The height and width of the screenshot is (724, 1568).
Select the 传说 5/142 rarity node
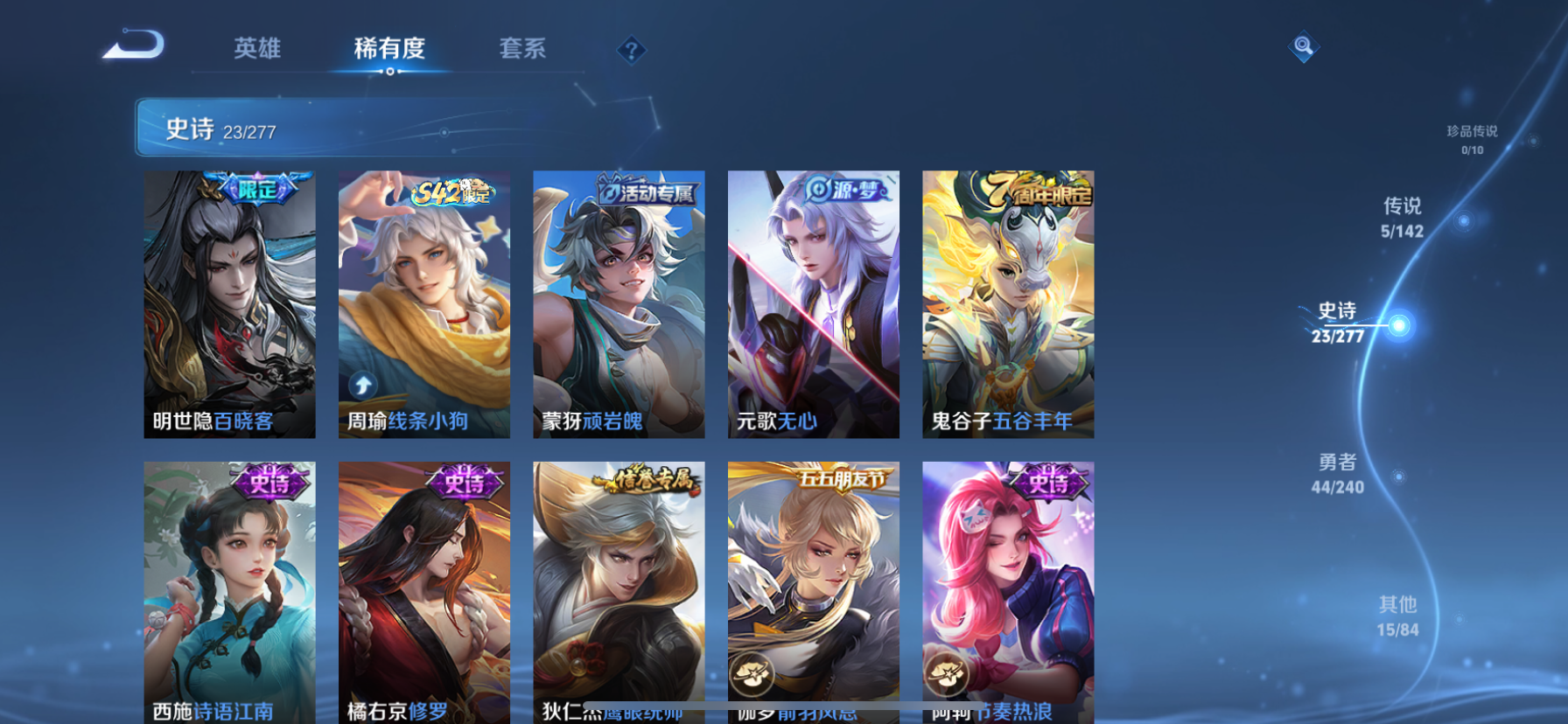coord(1401,216)
